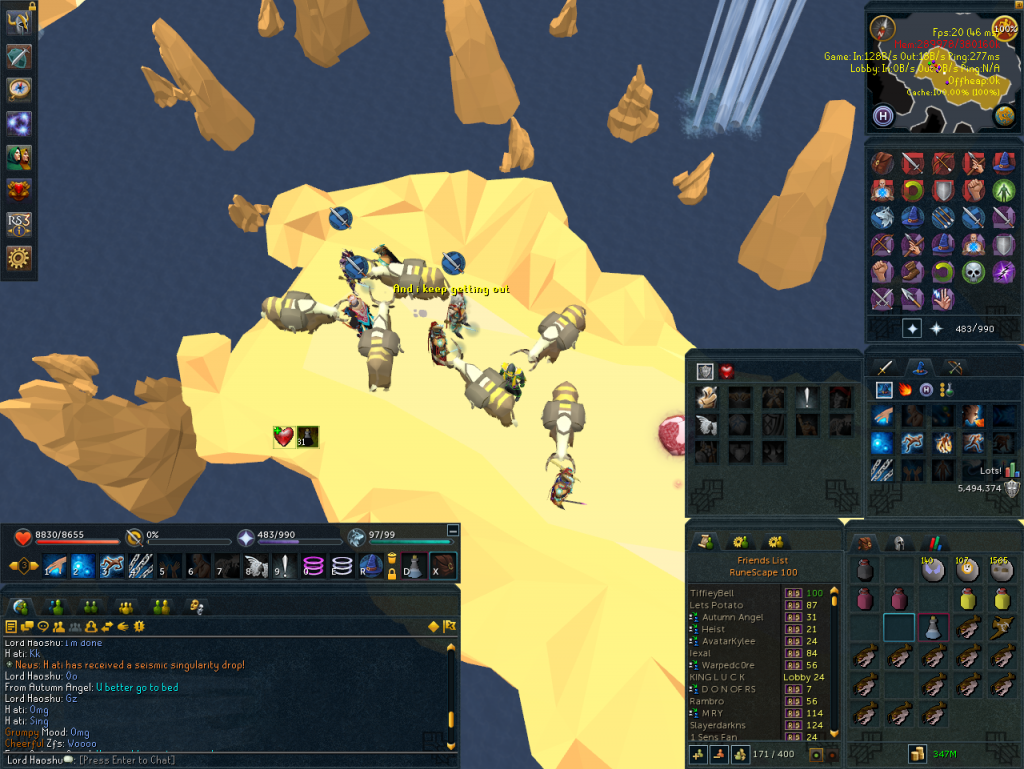
Task: Switch to the magic abilities wizard hat tab
Action: point(919,367)
